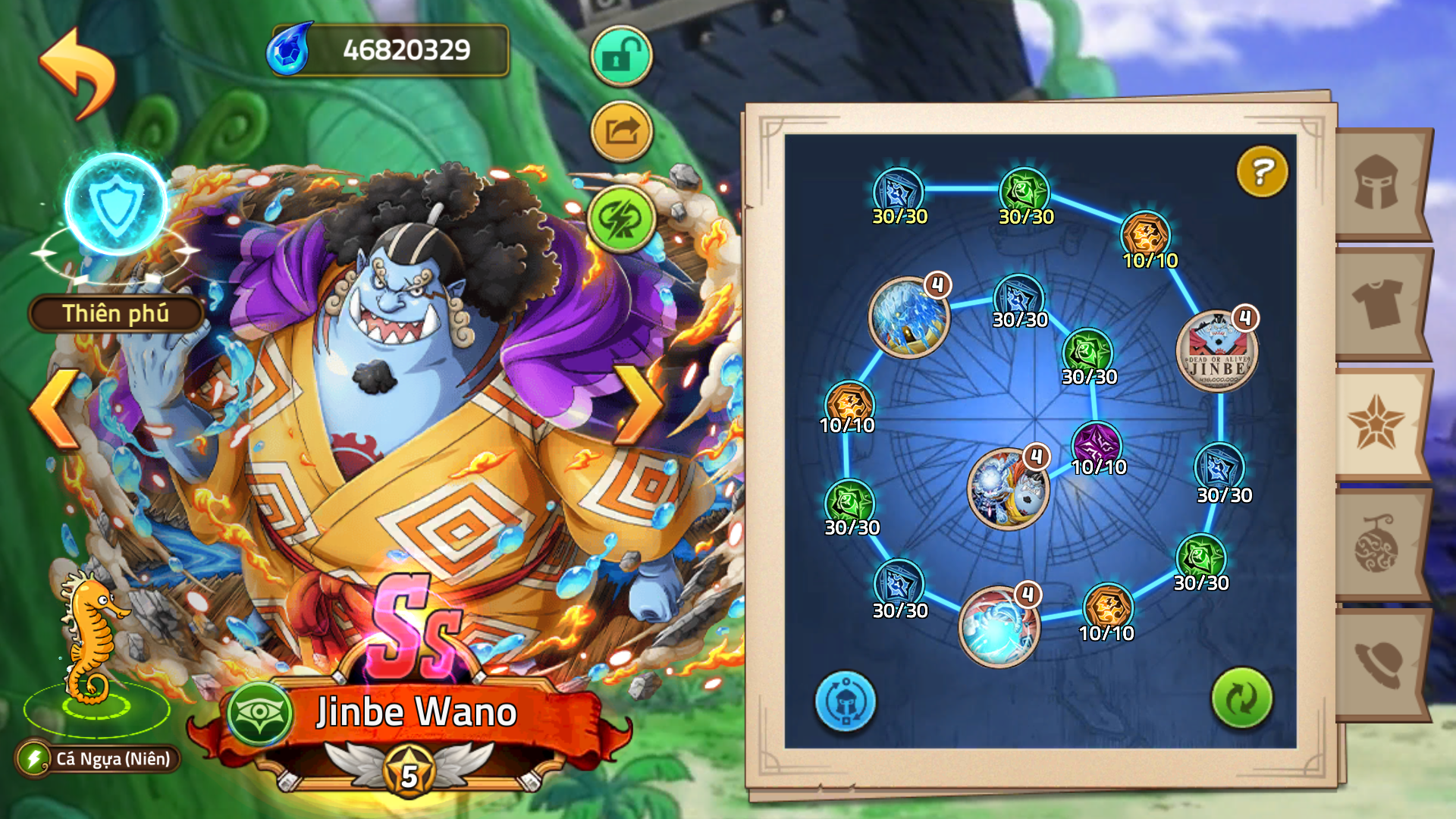Select the star talent tab
The height and width of the screenshot is (819, 1456).
(x=1376, y=423)
